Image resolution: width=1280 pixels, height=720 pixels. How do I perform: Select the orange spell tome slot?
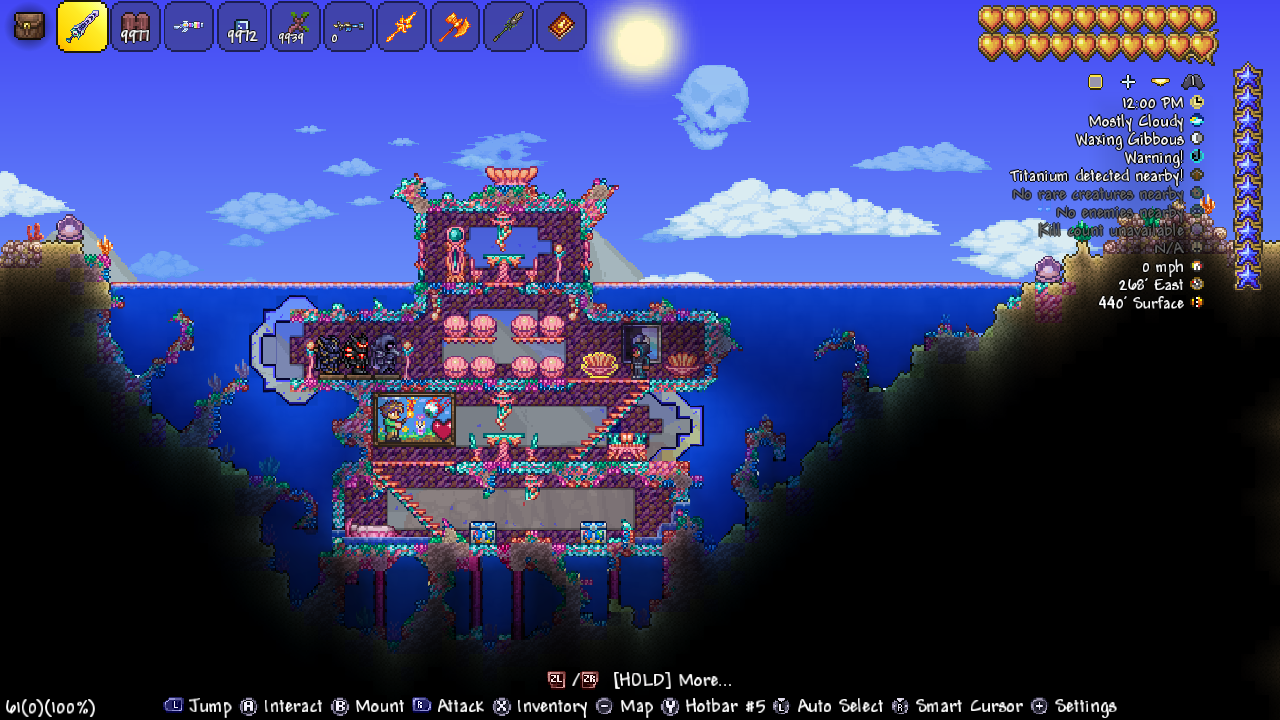561,27
